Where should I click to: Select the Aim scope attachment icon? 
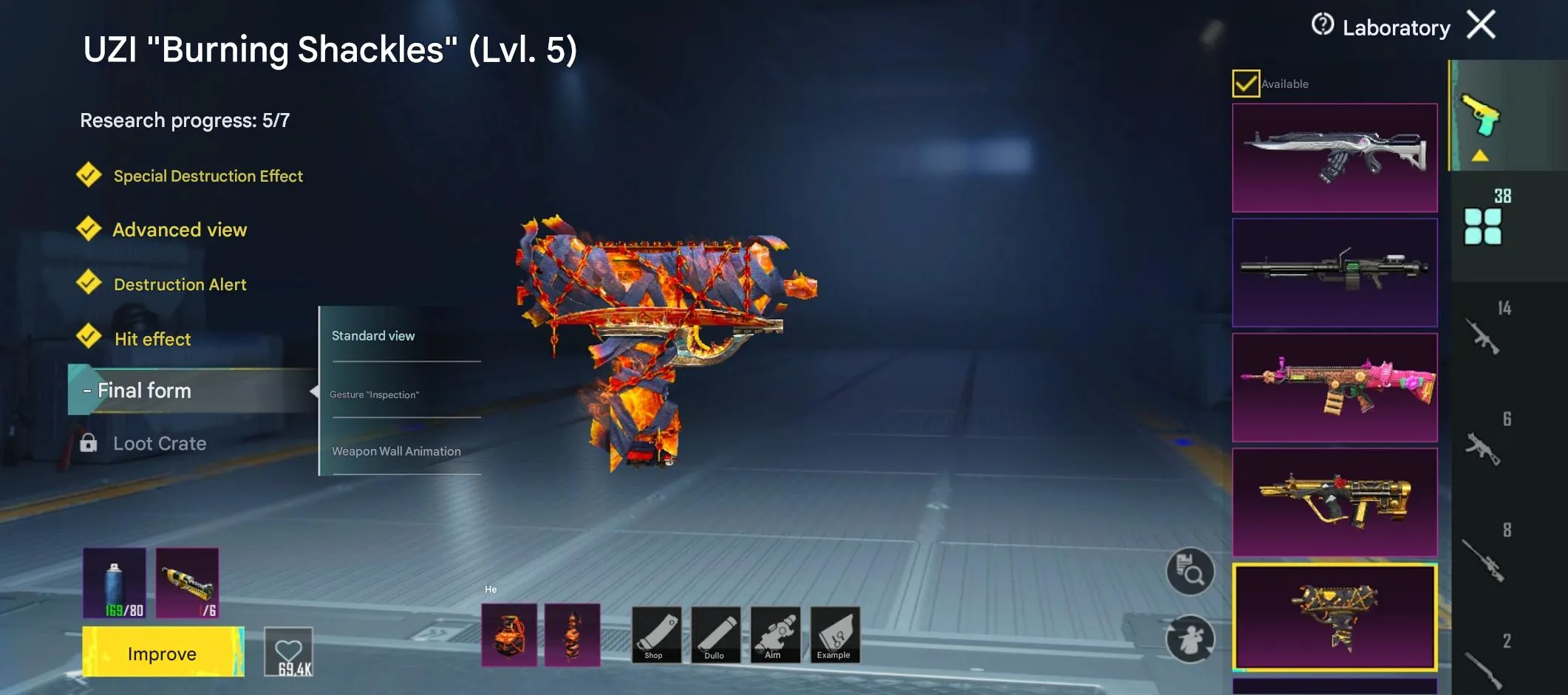point(774,634)
